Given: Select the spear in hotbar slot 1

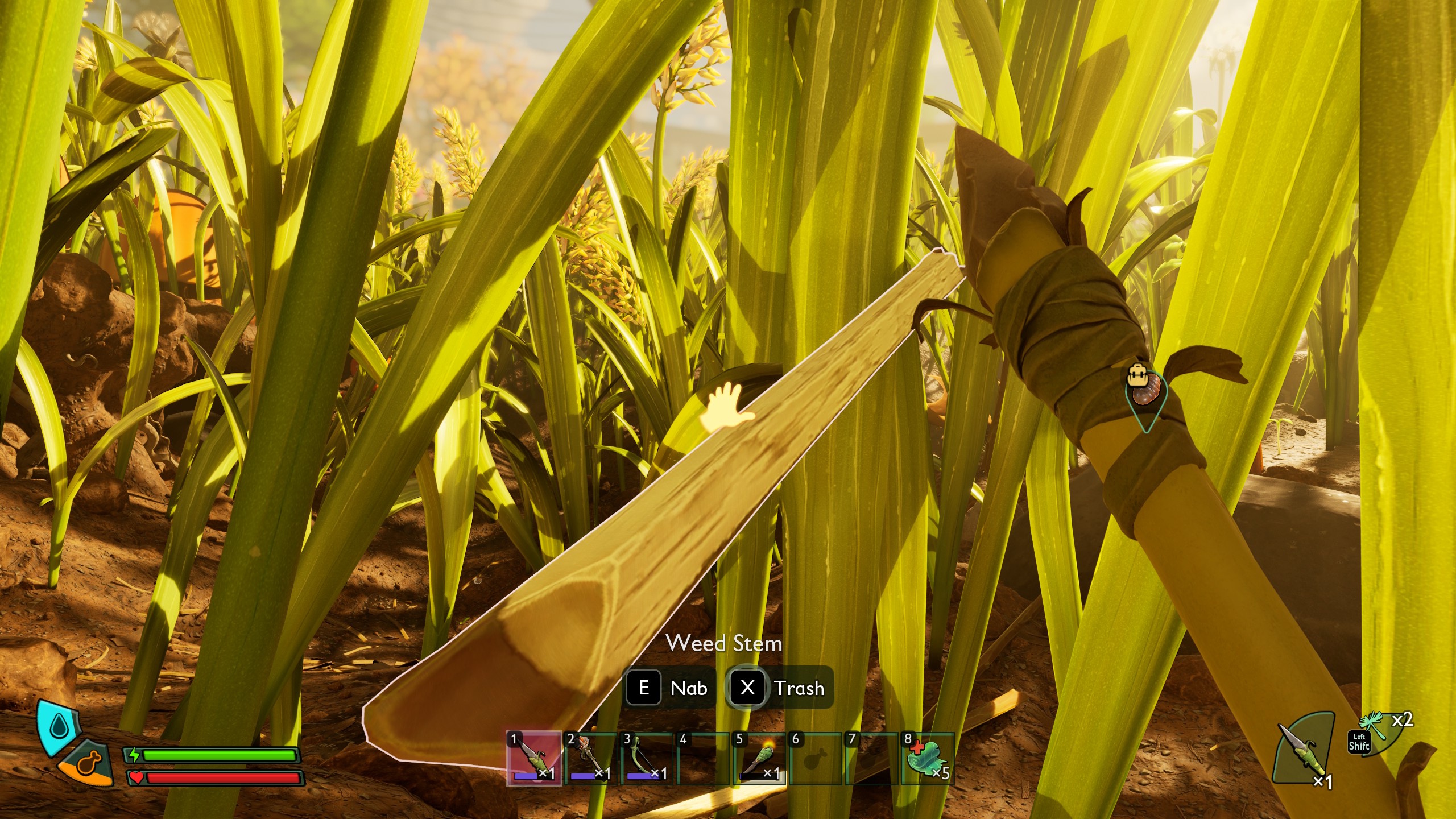Looking at the screenshot, I should pyautogui.click(x=533, y=759).
